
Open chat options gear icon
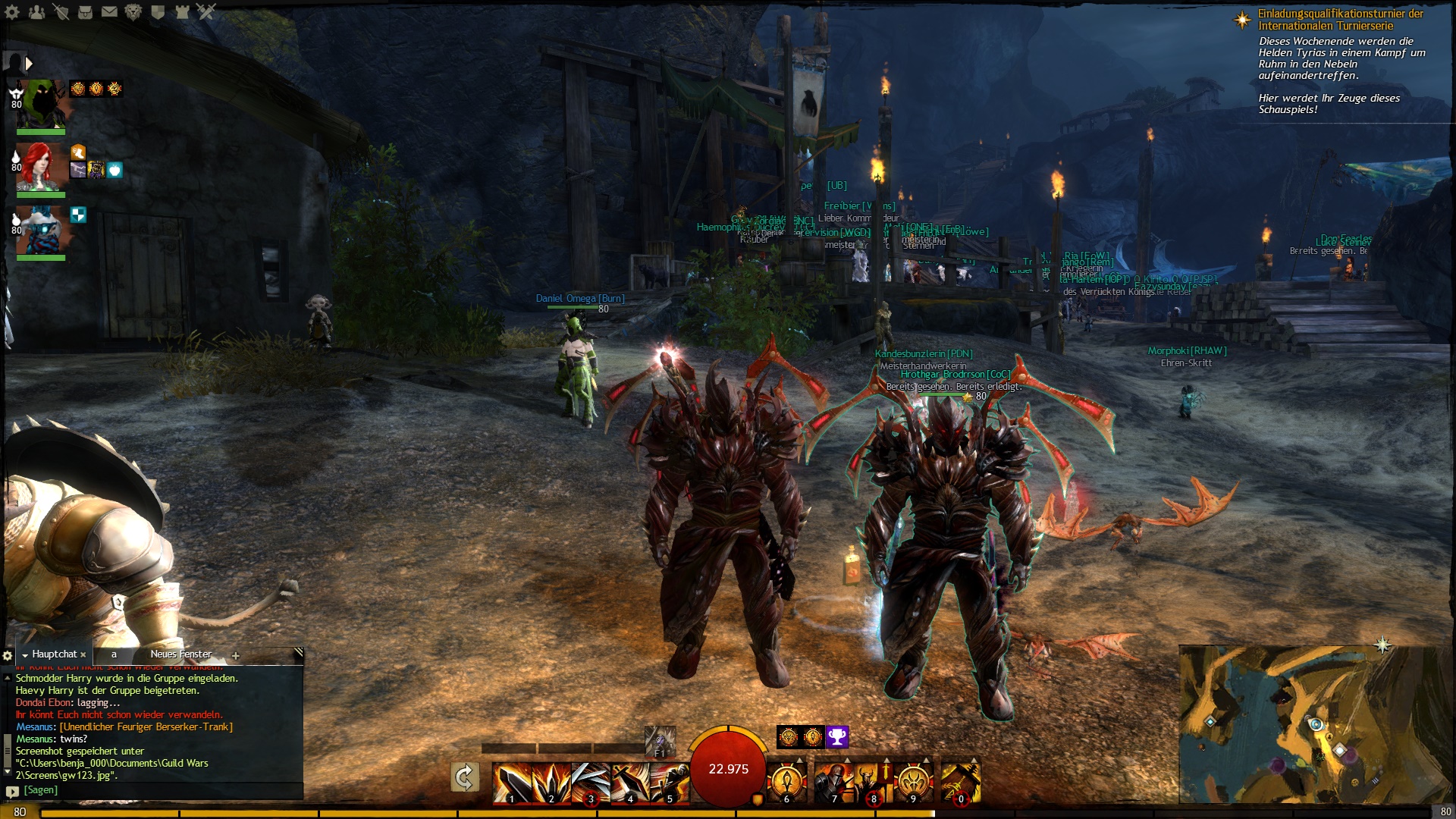pos(8,655)
